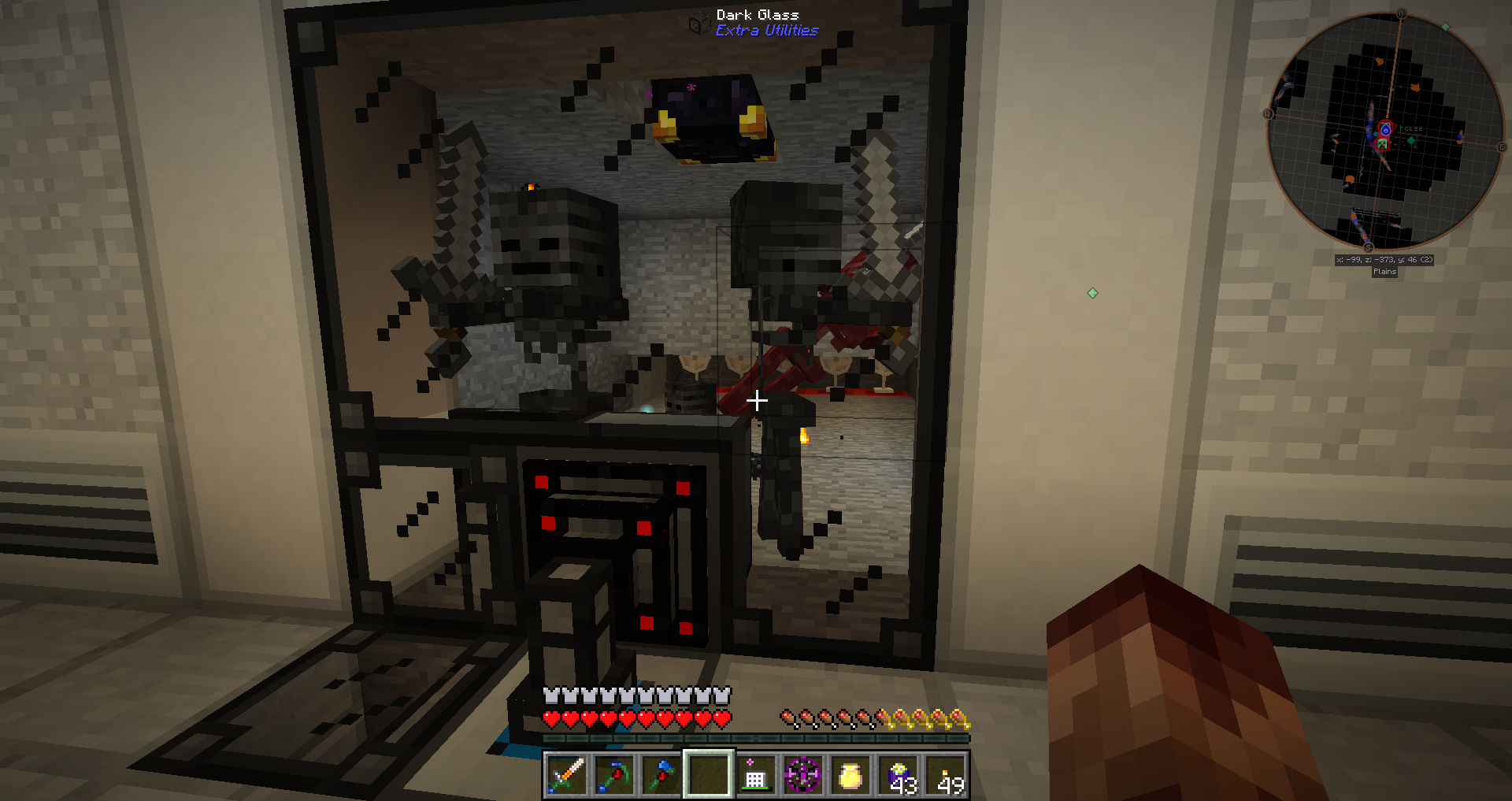Screen dimensions: 1512x801
Task: Select the purple circular portal item
Action: tap(803, 775)
